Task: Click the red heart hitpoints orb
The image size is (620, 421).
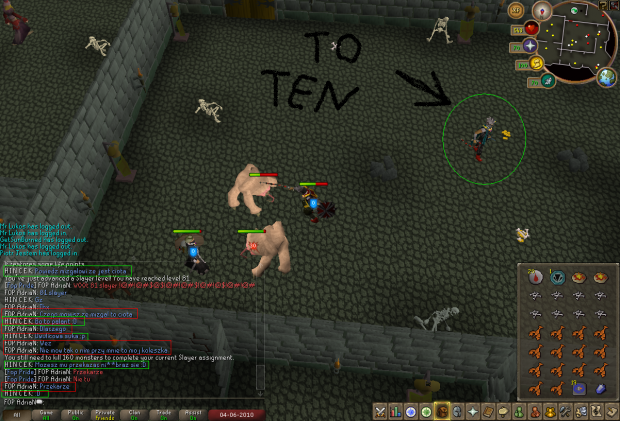Action: 530,28
